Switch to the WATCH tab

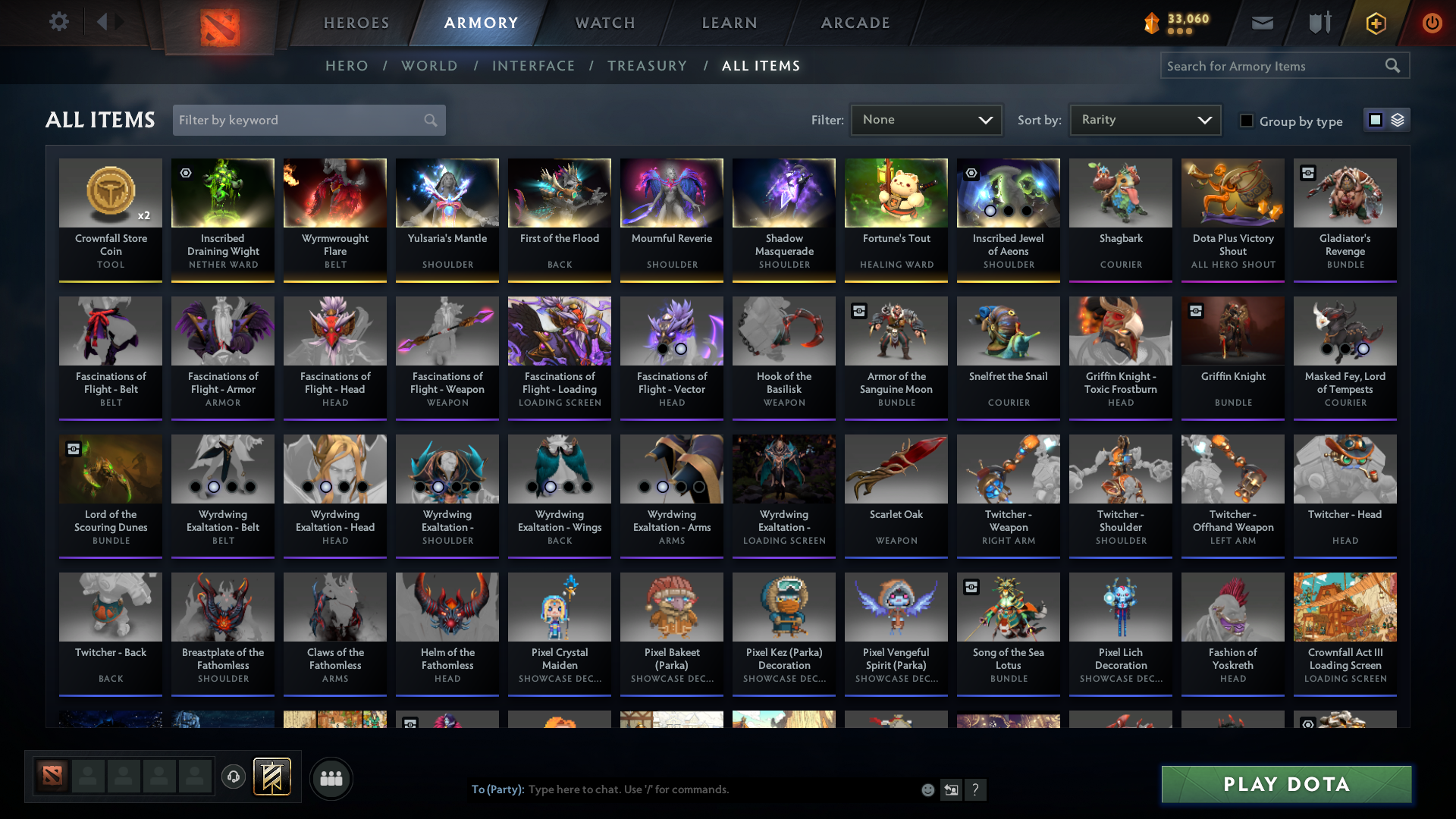tap(604, 23)
